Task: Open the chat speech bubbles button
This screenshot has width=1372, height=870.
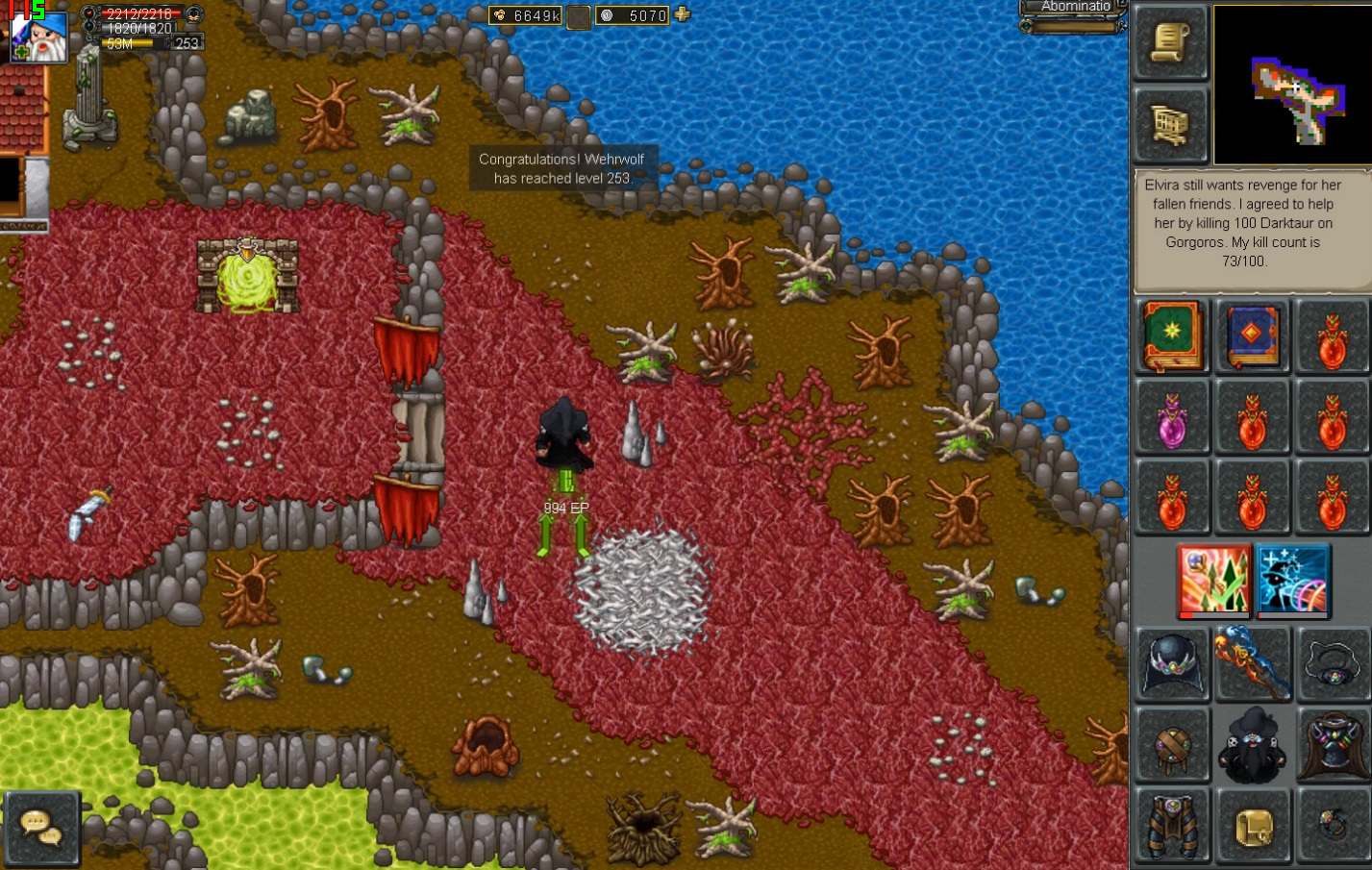Action: coord(41,828)
